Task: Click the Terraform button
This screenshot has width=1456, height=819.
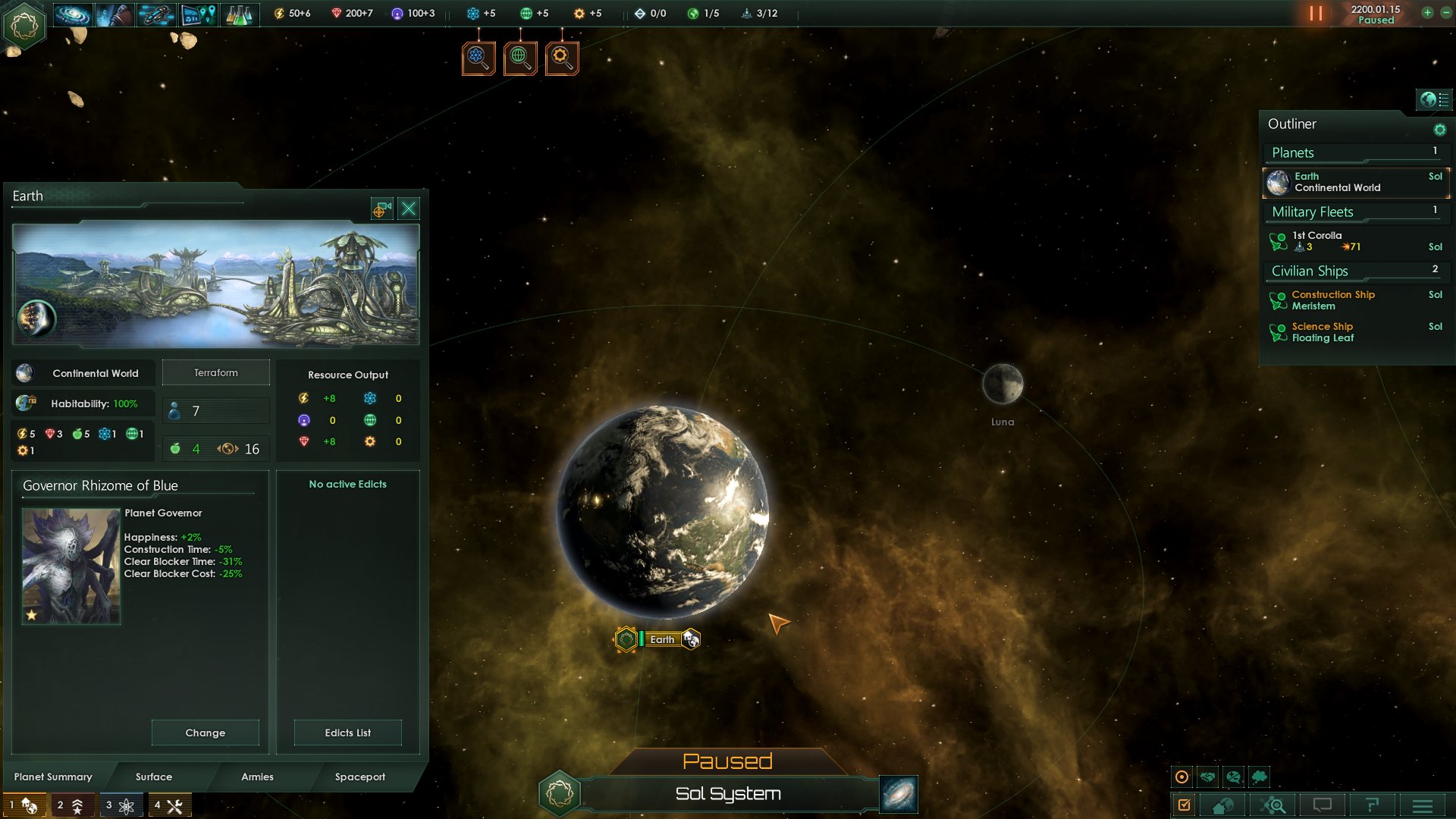Action: click(x=216, y=372)
